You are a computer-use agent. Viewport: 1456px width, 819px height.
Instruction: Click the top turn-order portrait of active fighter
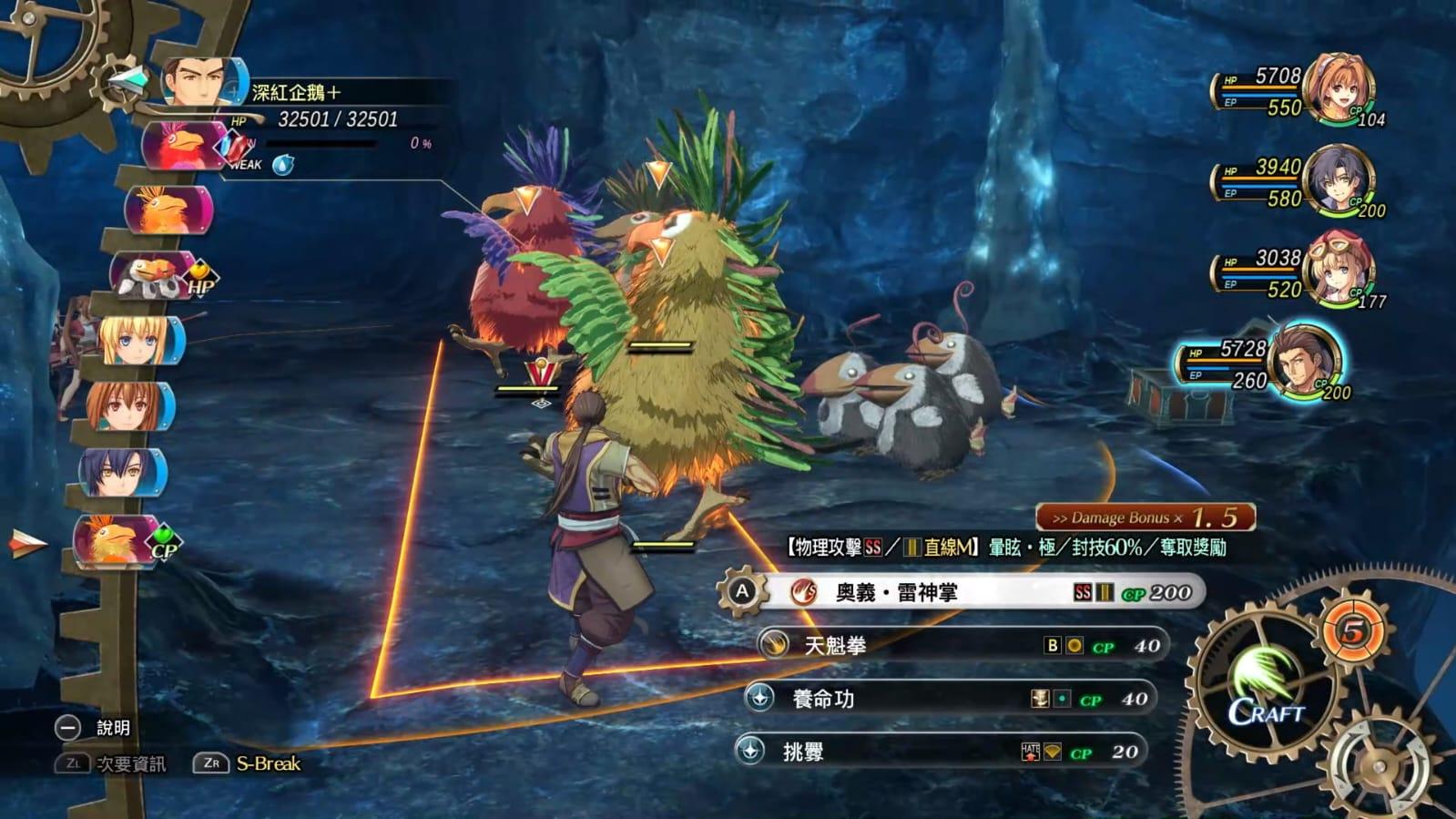(202, 82)
